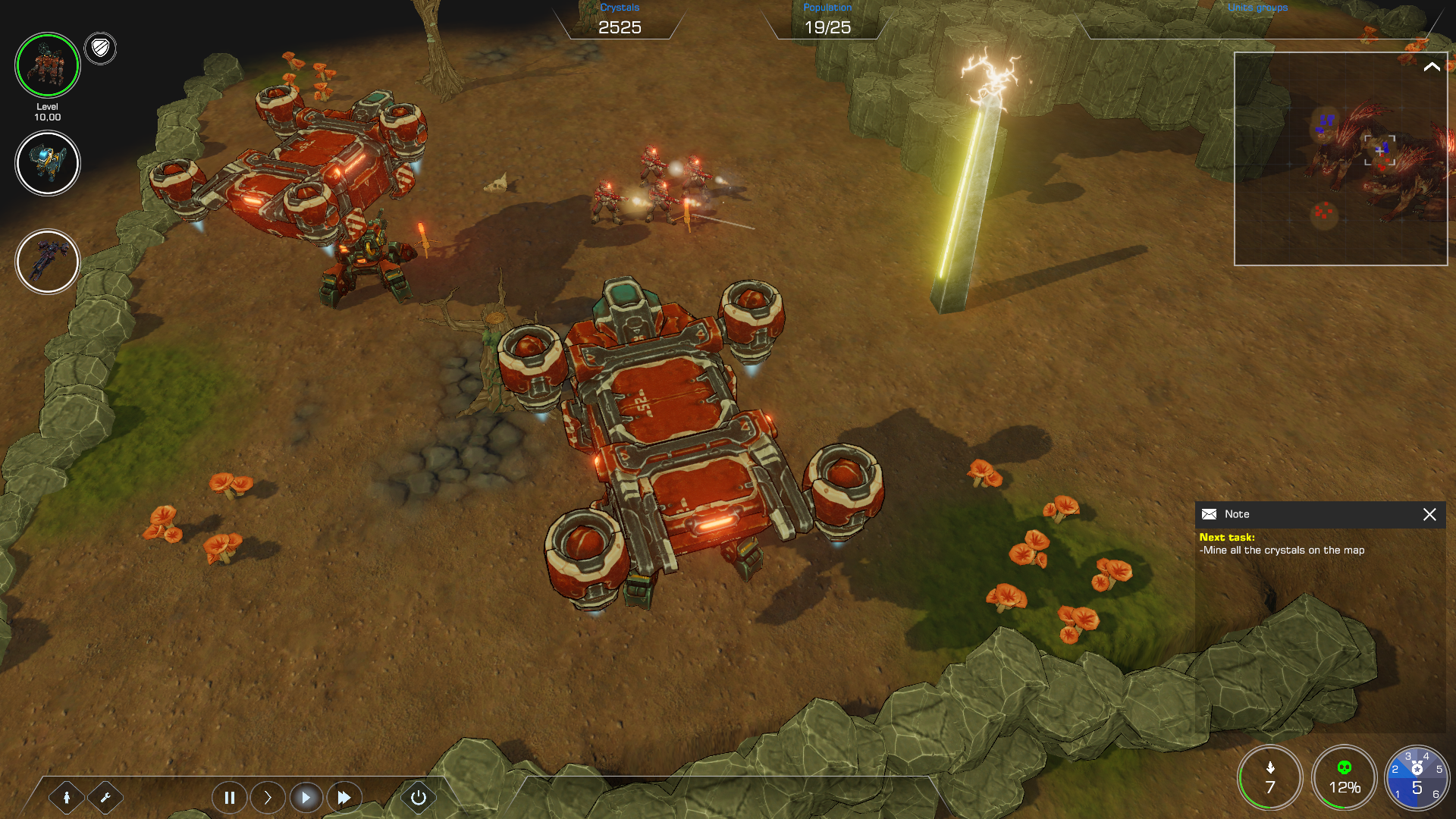Select the red mech hero portrait

47,65
